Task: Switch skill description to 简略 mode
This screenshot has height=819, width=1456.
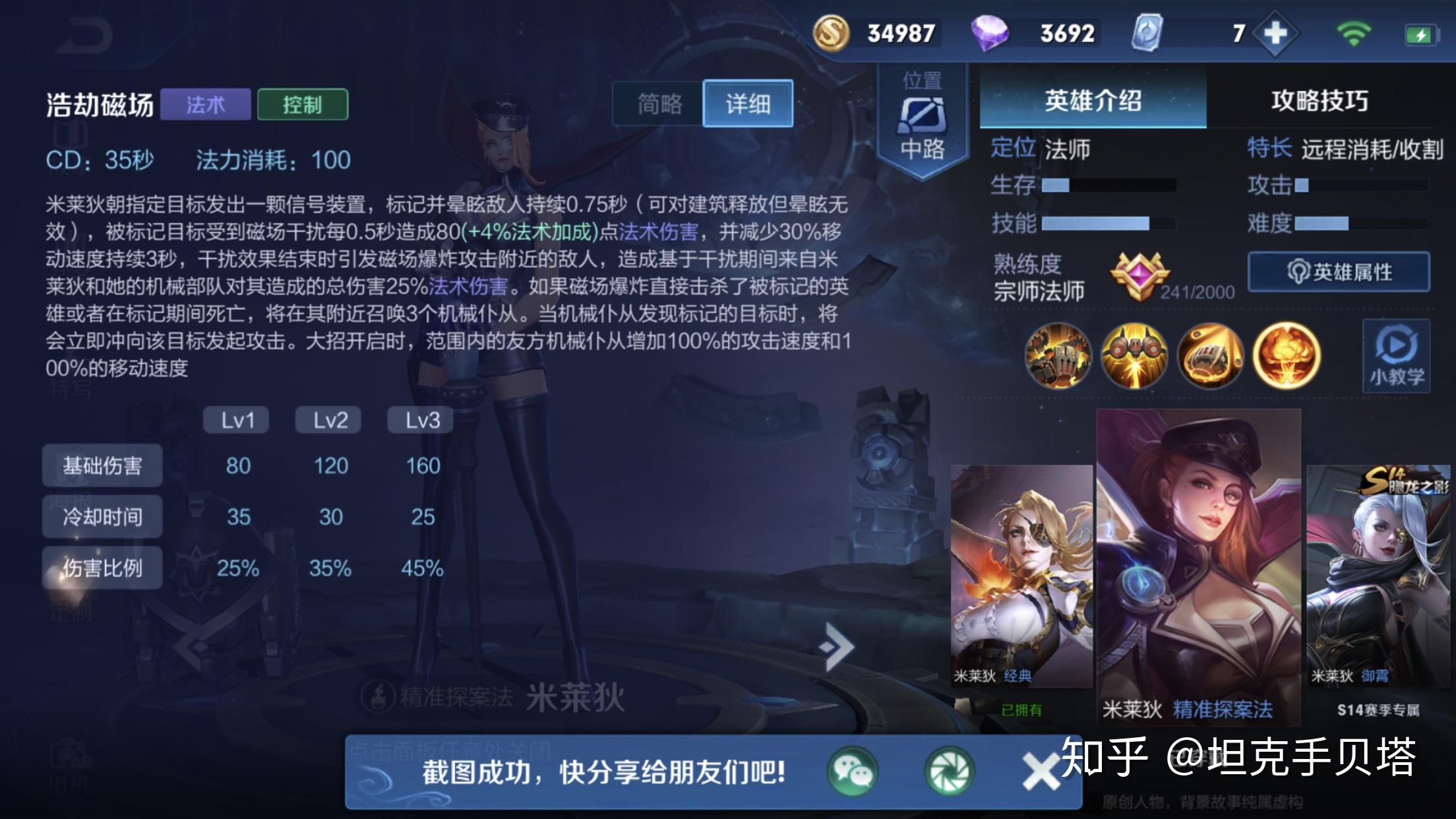Action: coord(659,104)
